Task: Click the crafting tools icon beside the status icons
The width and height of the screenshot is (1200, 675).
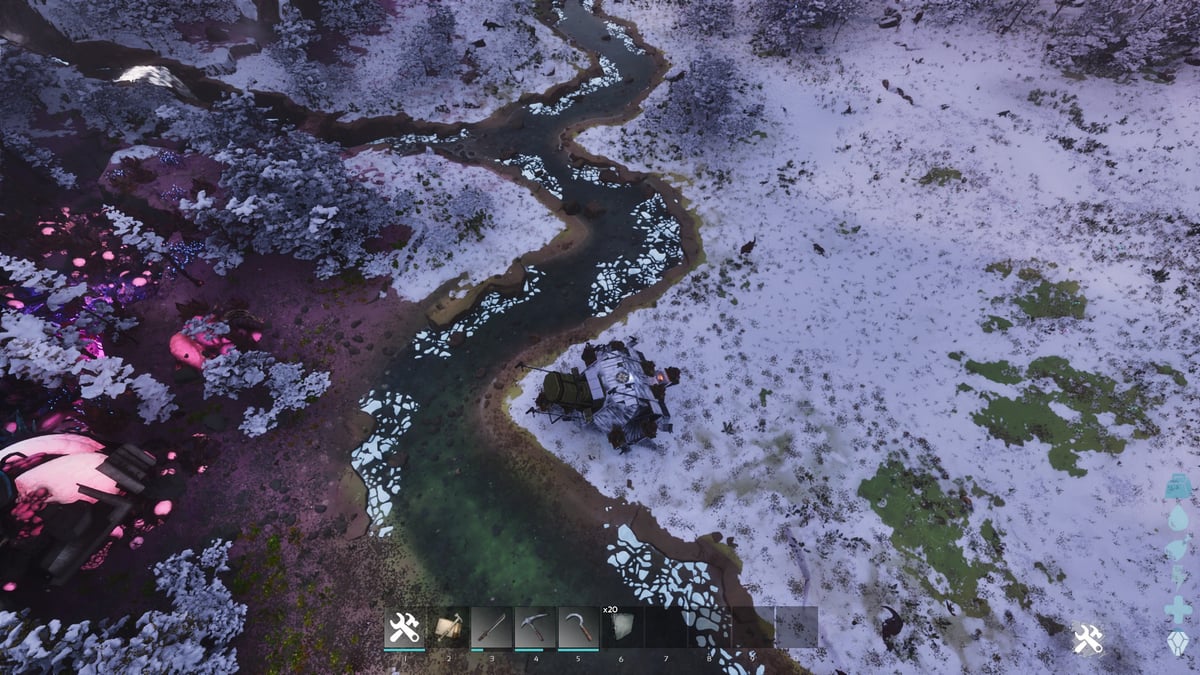Action: coord(1088,638)
